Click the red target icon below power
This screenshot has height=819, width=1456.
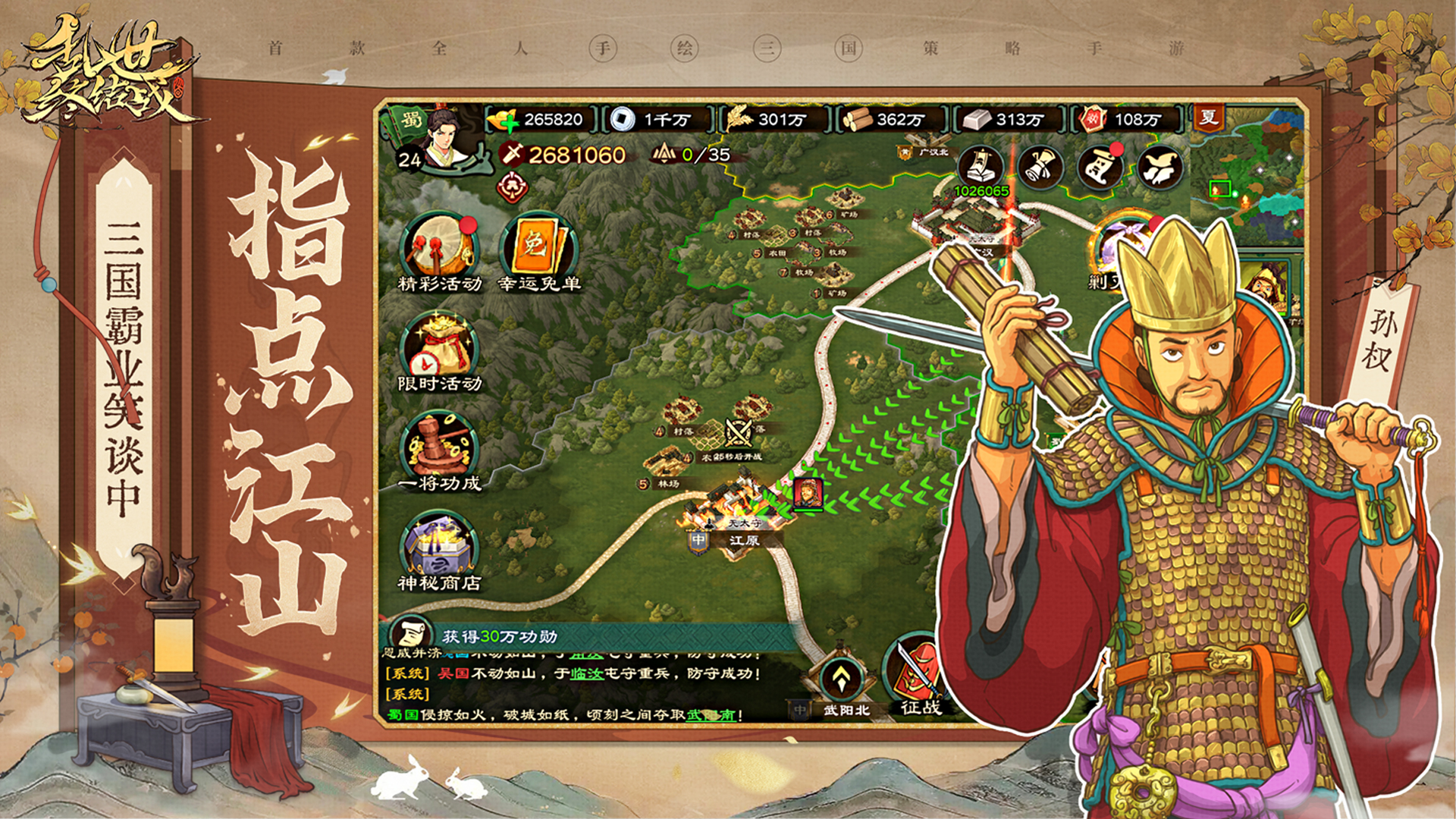pyautogui.click(x=513, y=187)
